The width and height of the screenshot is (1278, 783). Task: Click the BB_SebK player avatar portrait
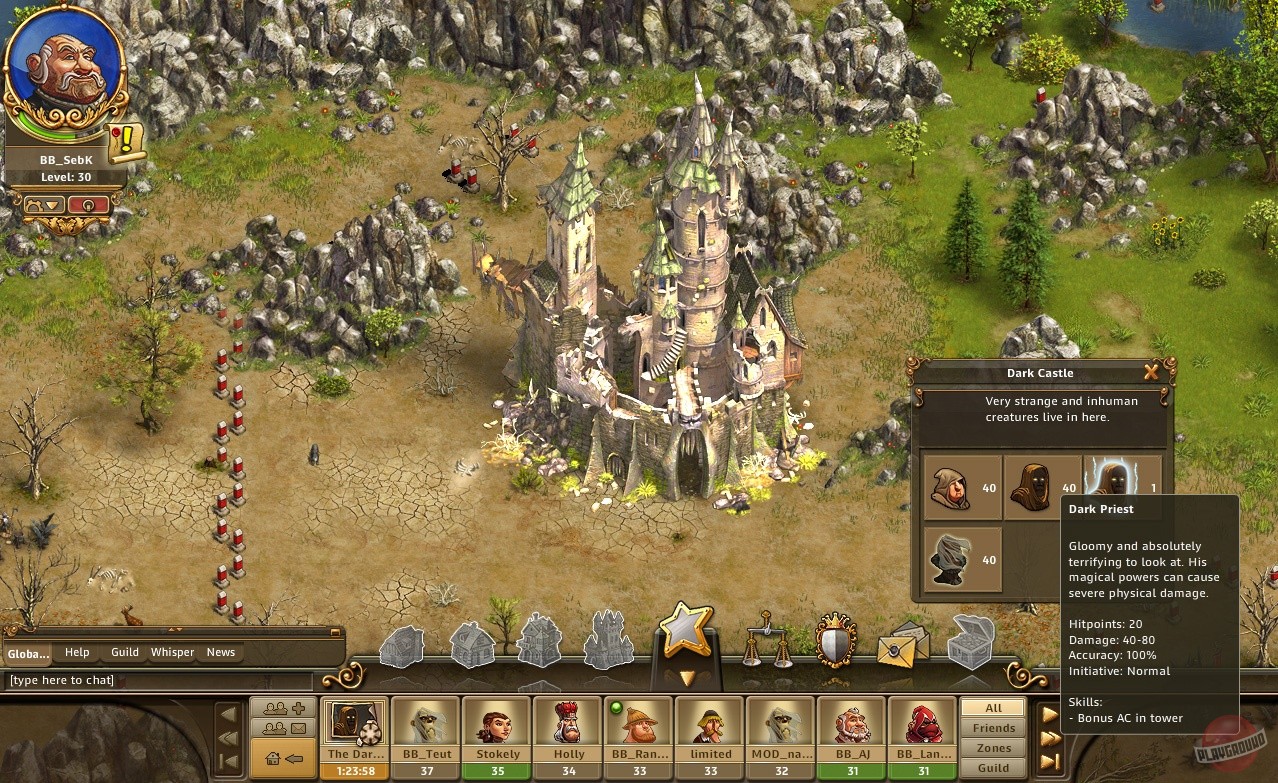pos(65,74)
